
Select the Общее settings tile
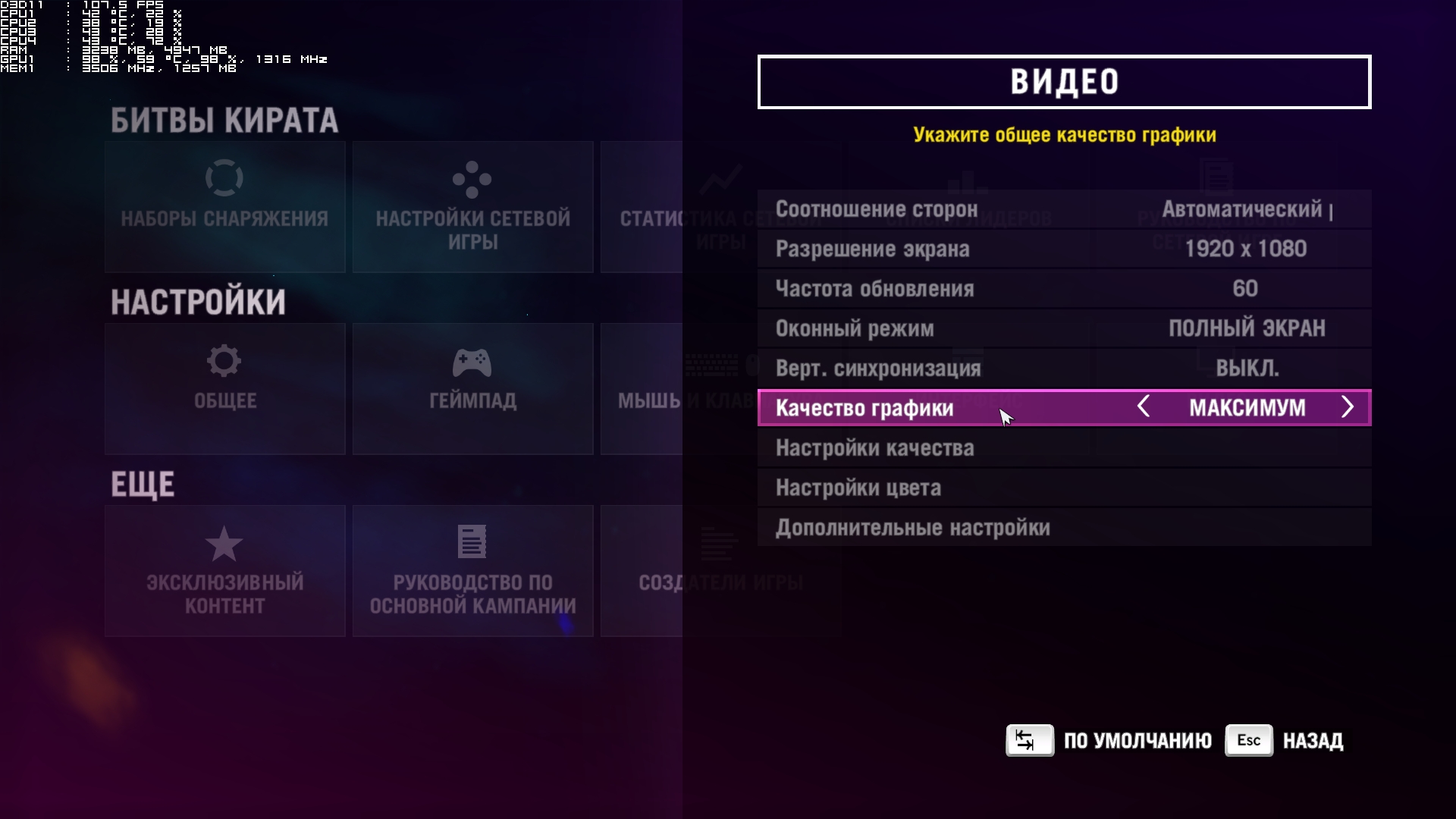[x=225, y=389]
